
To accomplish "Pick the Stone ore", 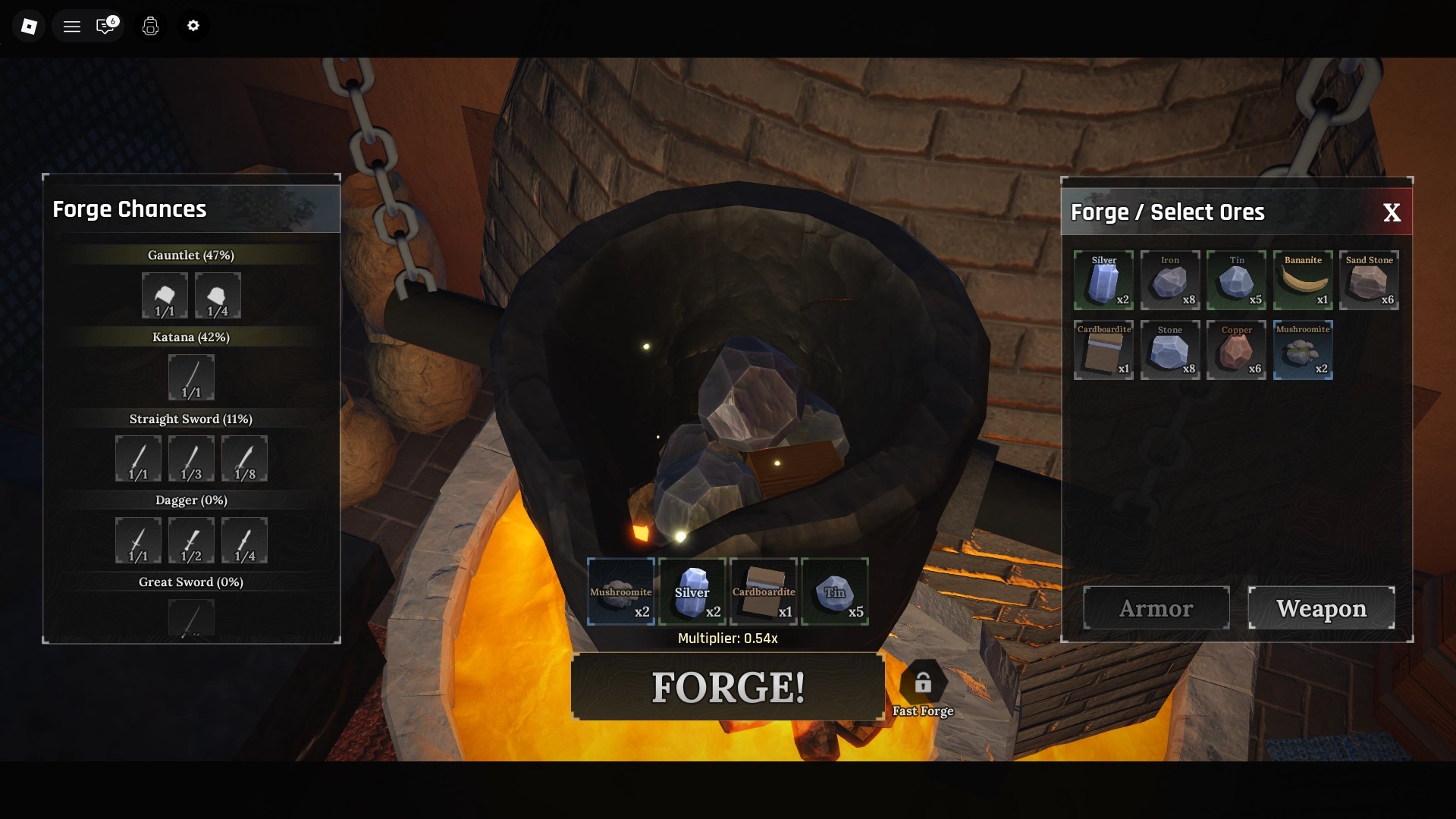I will (x=1169, y=350).
